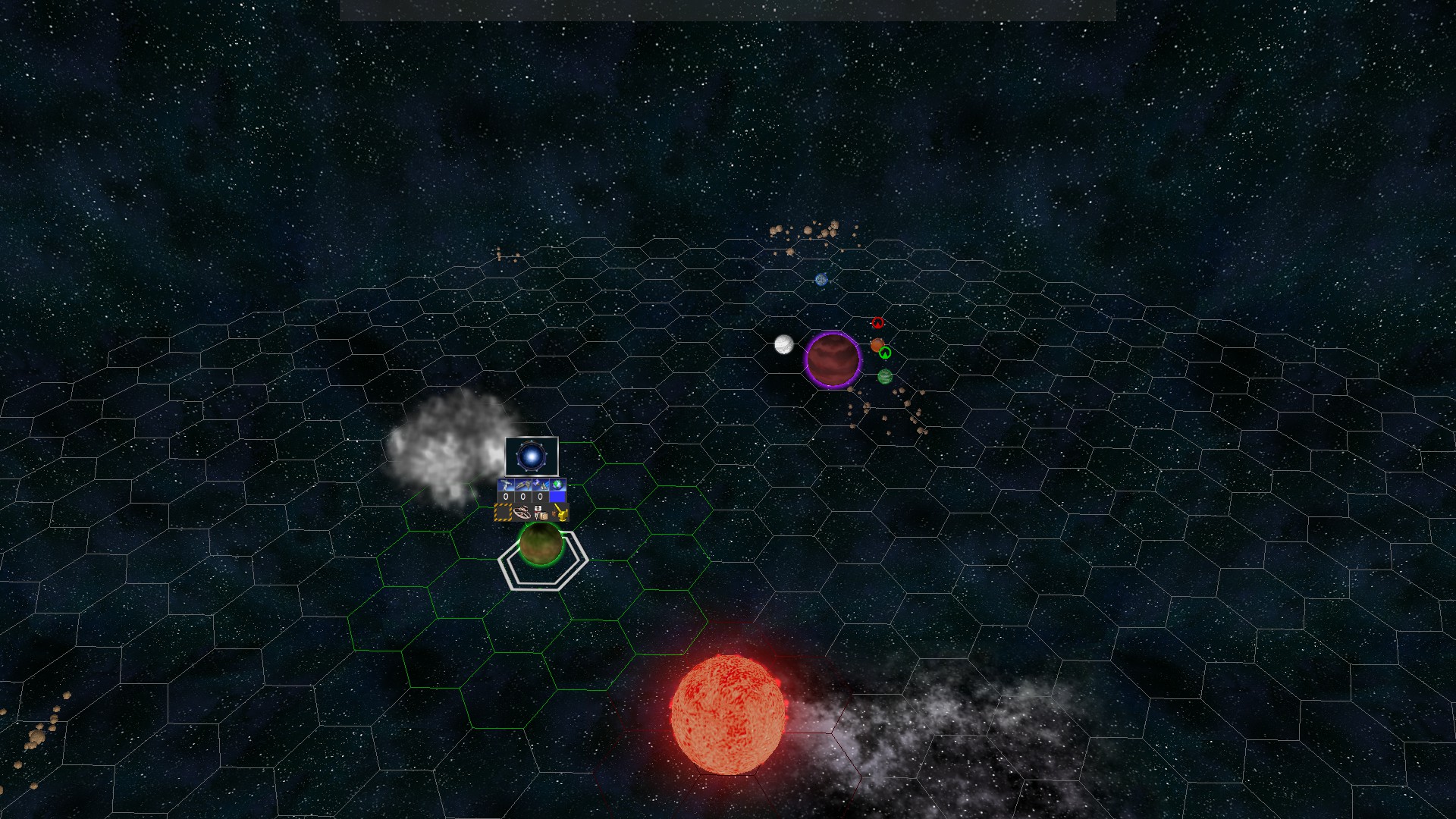Click the hazard-striped empty build slot
Viewport: 1456px width, 819px height.
pos(502,513)
